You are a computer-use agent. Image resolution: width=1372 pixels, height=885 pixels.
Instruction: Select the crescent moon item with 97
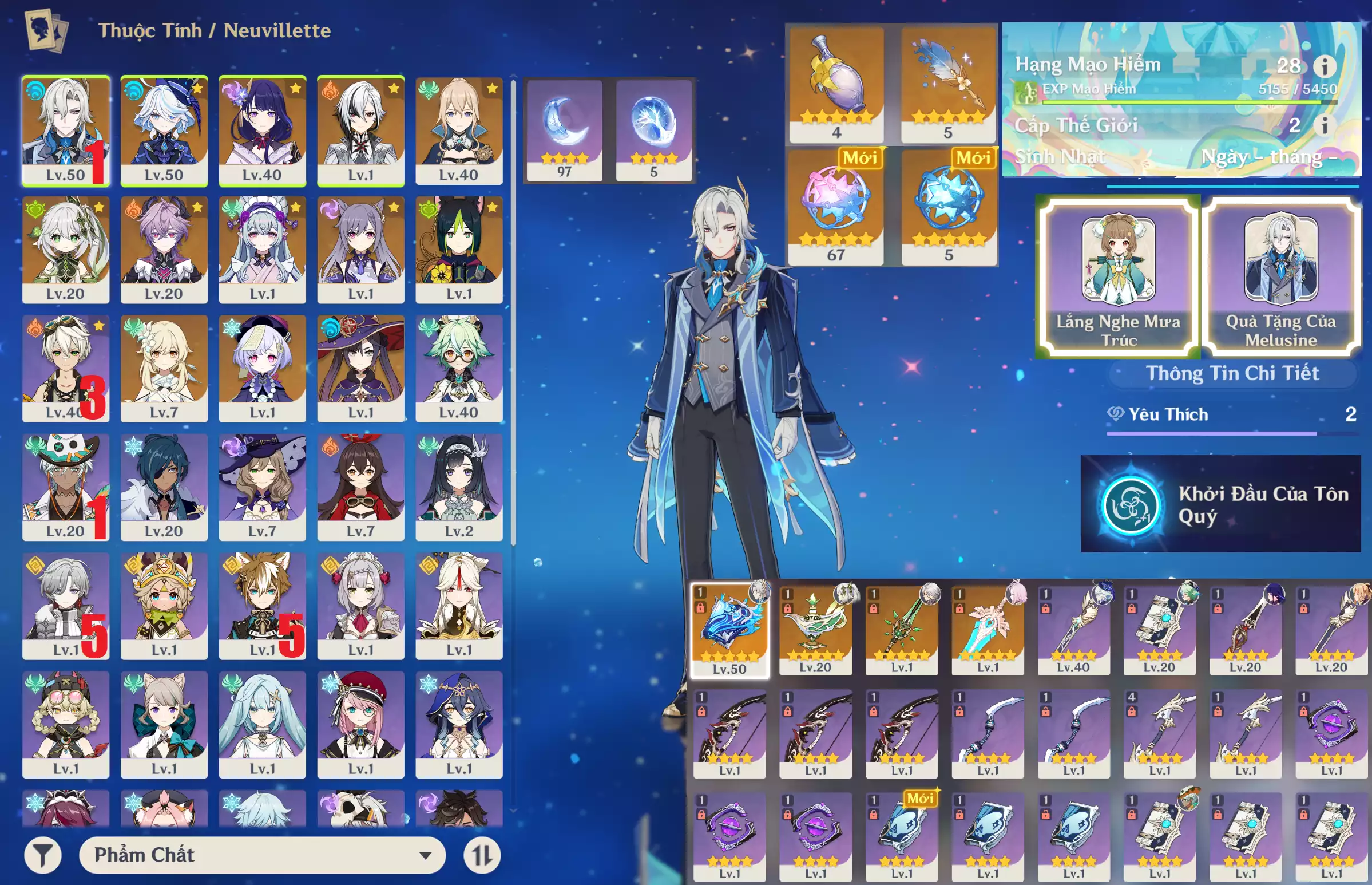(x=564, y=131)
